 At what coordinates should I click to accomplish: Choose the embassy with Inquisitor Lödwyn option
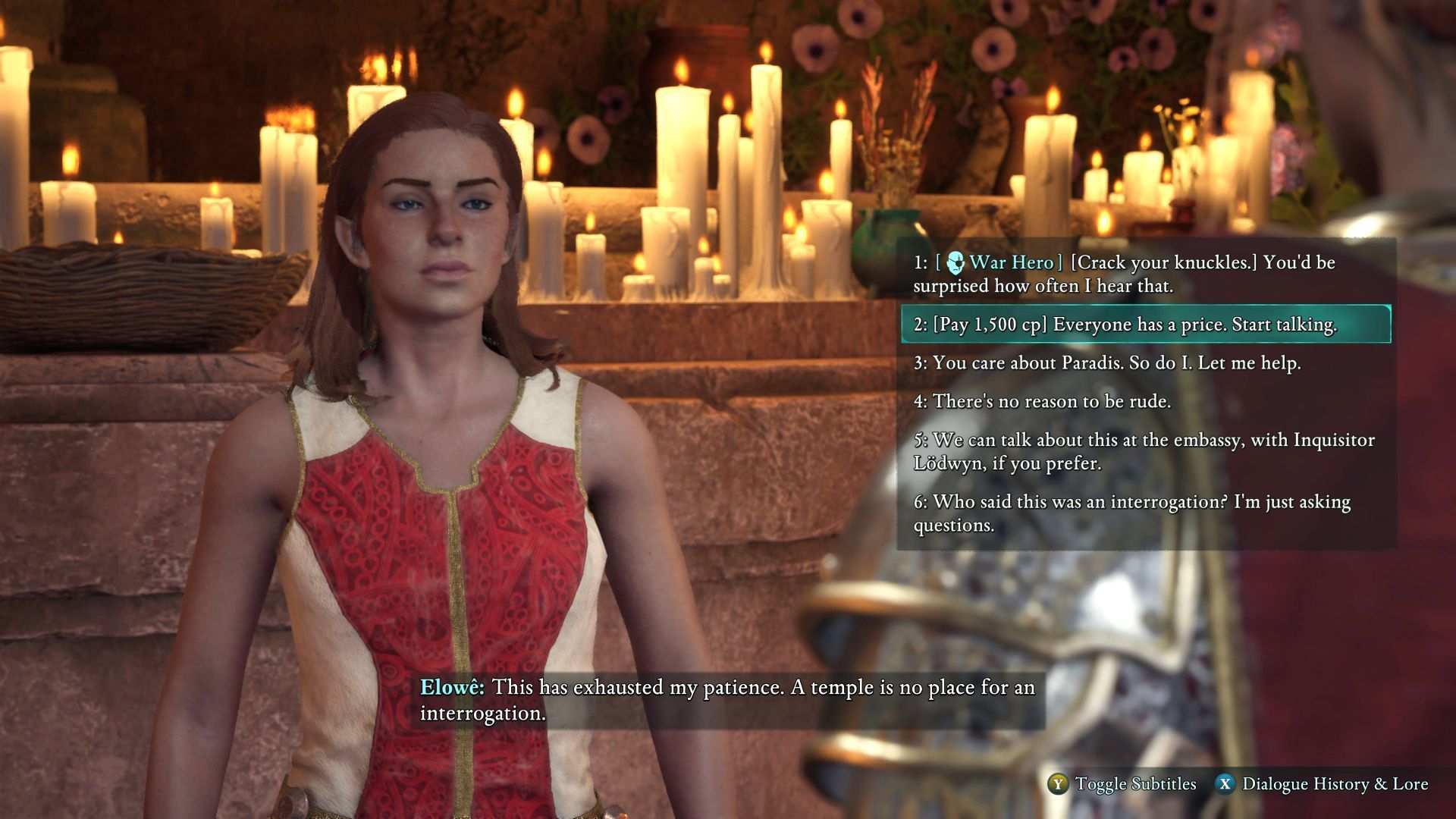coord(1145,451)
